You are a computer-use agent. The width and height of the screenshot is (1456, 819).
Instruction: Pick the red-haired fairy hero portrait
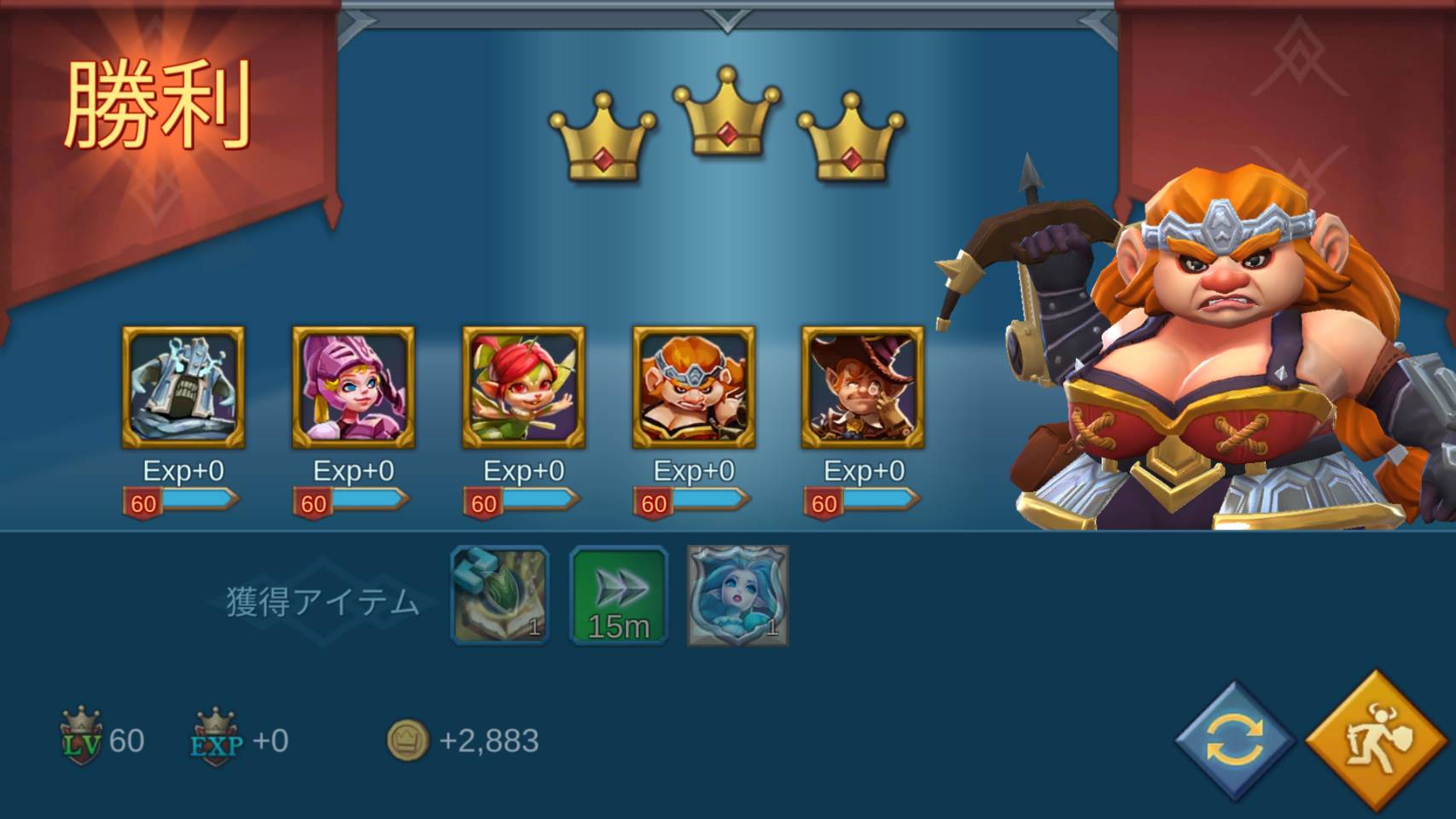[523, 387]
